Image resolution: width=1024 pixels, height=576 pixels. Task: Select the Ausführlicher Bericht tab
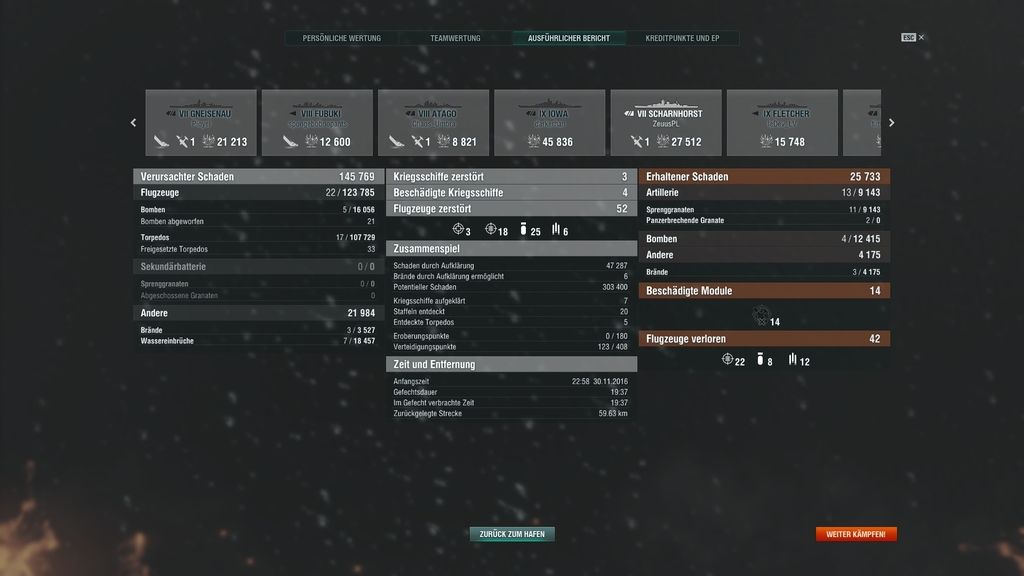(x=568, y=38)
